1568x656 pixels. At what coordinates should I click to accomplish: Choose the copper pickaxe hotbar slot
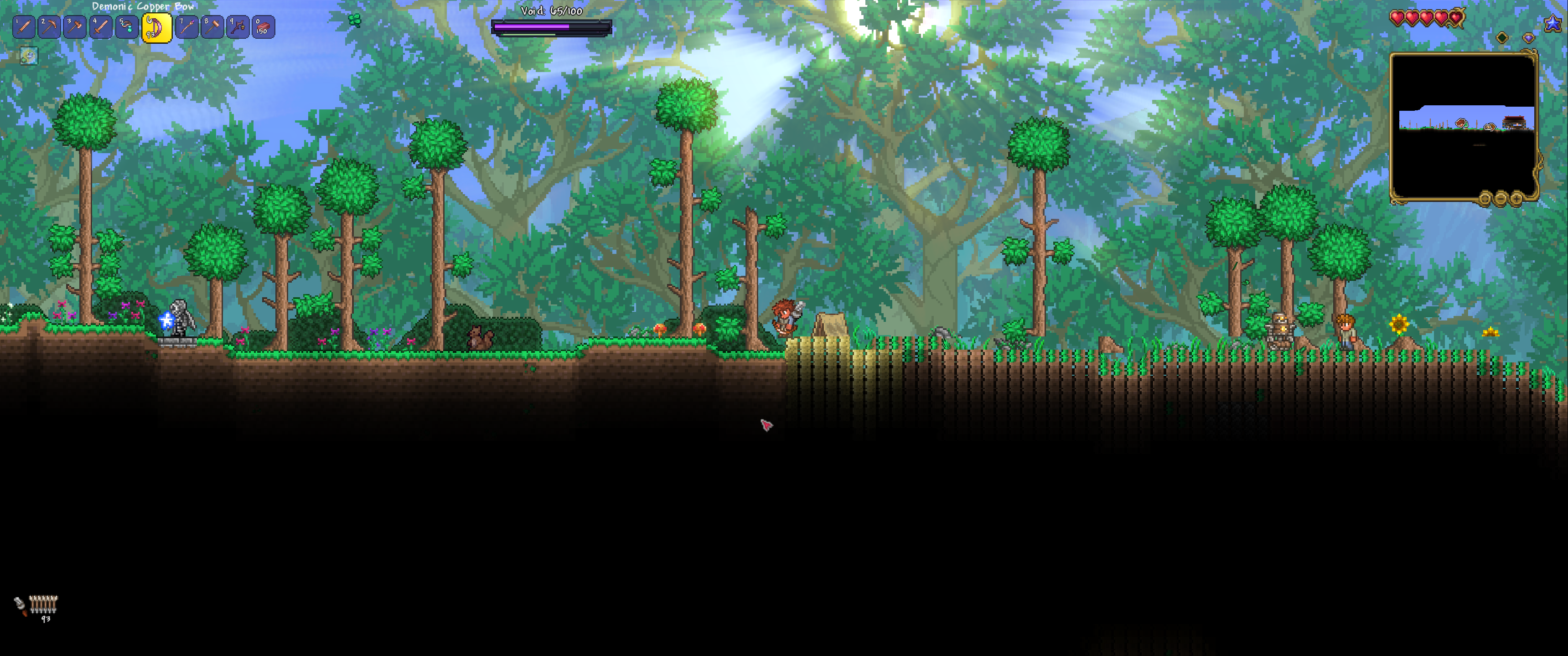[x=49, y=27]
